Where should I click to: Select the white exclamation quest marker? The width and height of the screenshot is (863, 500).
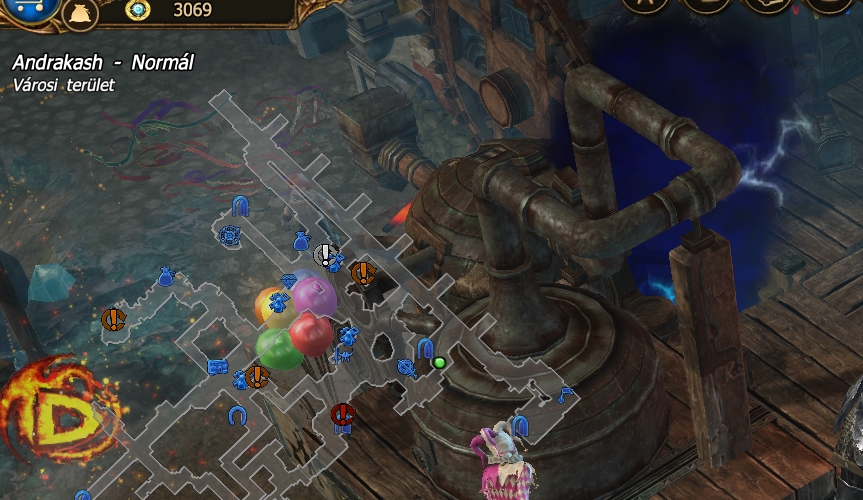326,255
